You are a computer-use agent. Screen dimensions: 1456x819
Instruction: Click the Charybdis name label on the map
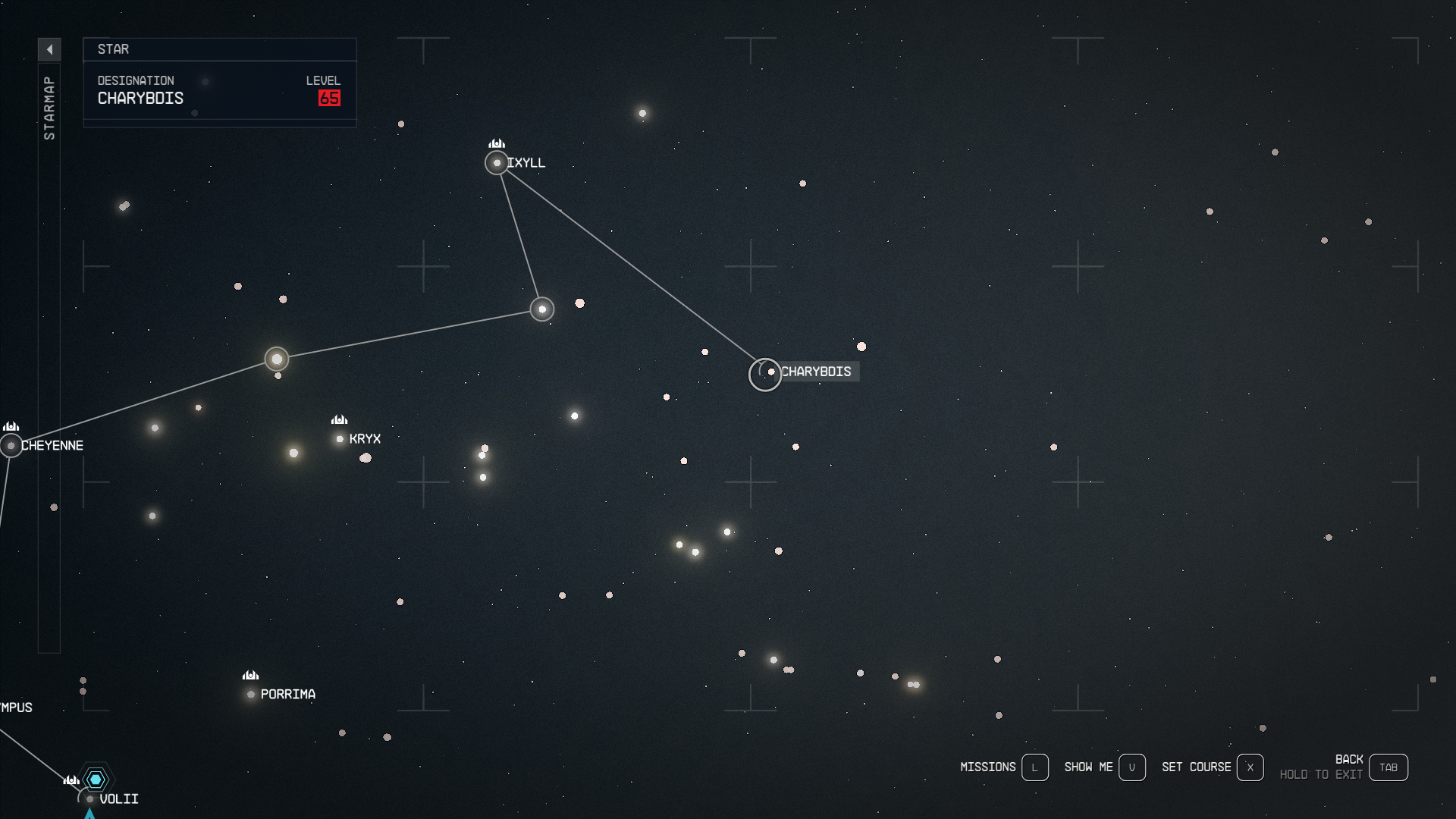817,372
